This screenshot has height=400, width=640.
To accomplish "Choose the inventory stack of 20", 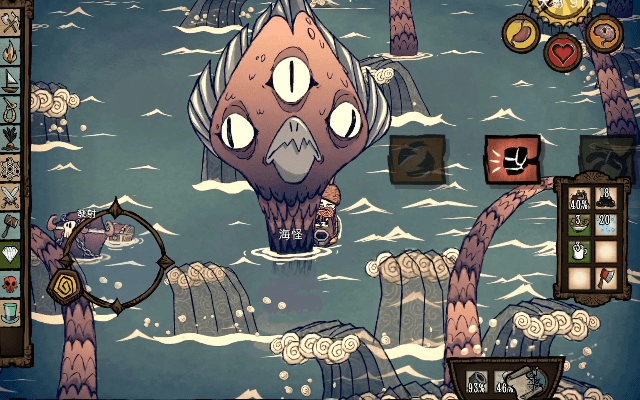I will [606, 223].
